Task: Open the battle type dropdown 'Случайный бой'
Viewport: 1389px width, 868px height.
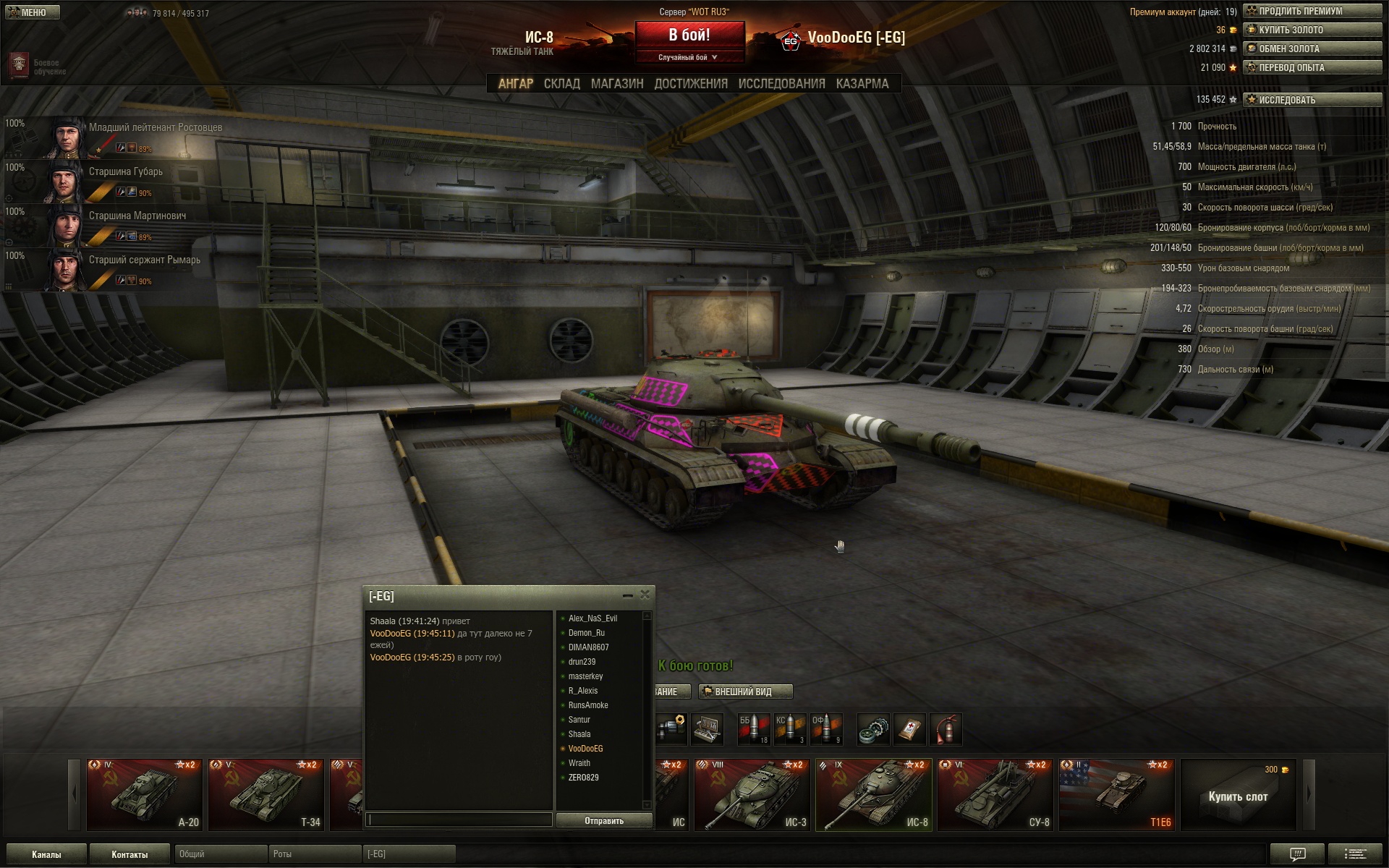Action: 689,57
